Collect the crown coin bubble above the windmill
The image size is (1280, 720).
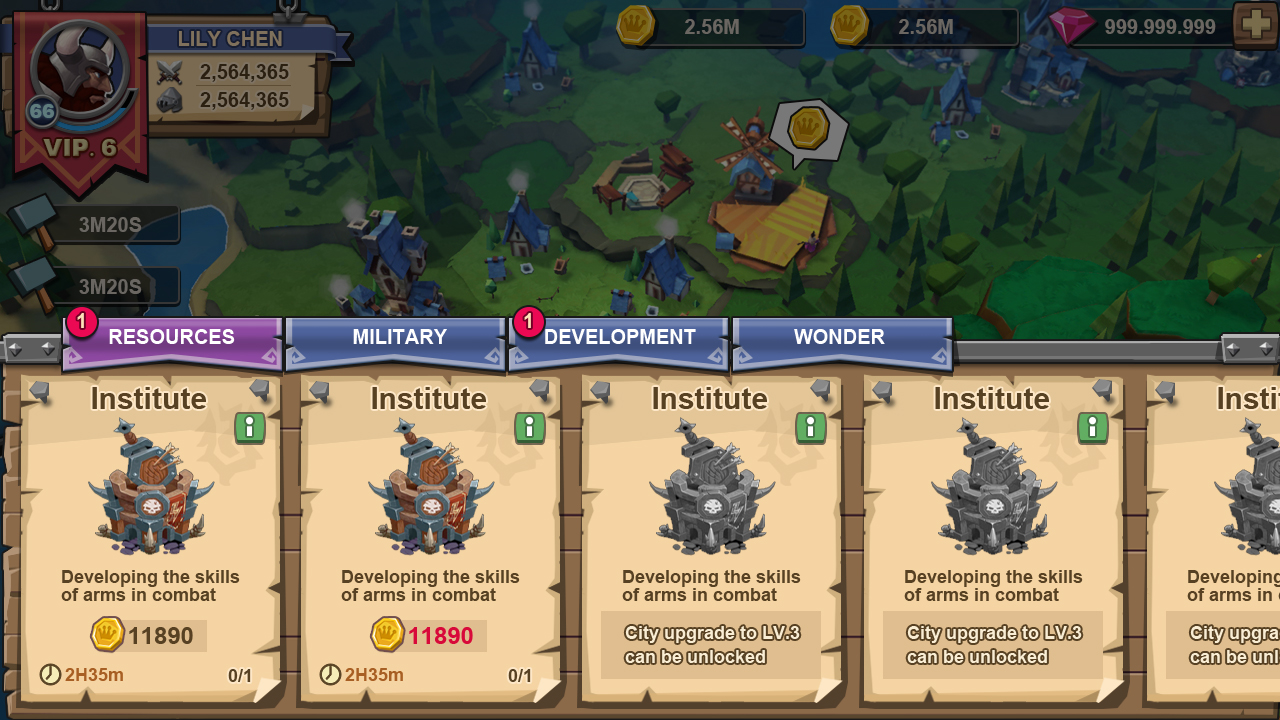coord(807,129)
